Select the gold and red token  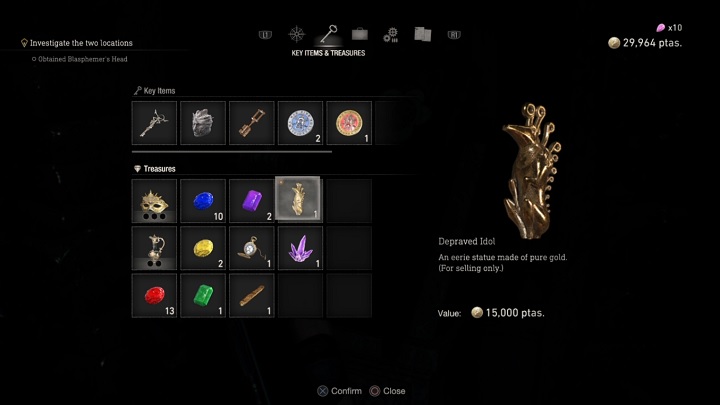(348, 123)
